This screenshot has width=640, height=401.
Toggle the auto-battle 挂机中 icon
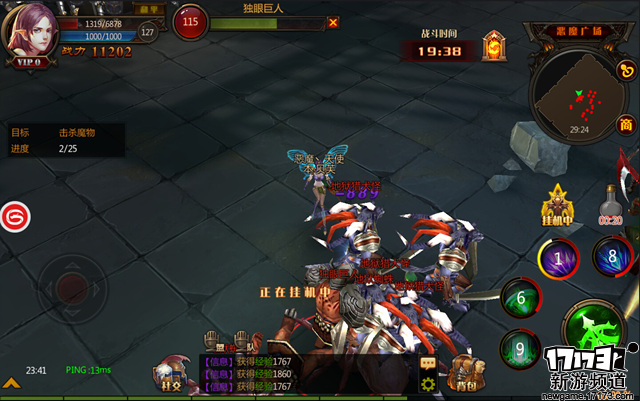coord(556,201)
